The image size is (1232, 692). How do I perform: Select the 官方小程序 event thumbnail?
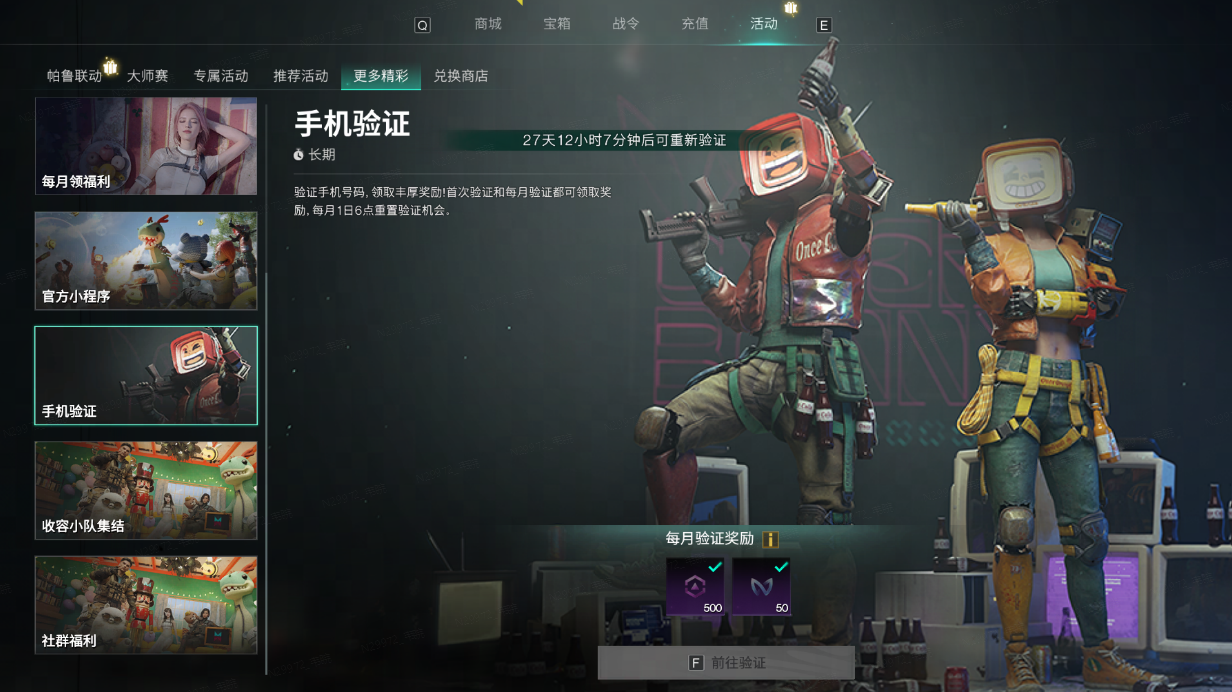pyautogui.click(x=146, y=260)
